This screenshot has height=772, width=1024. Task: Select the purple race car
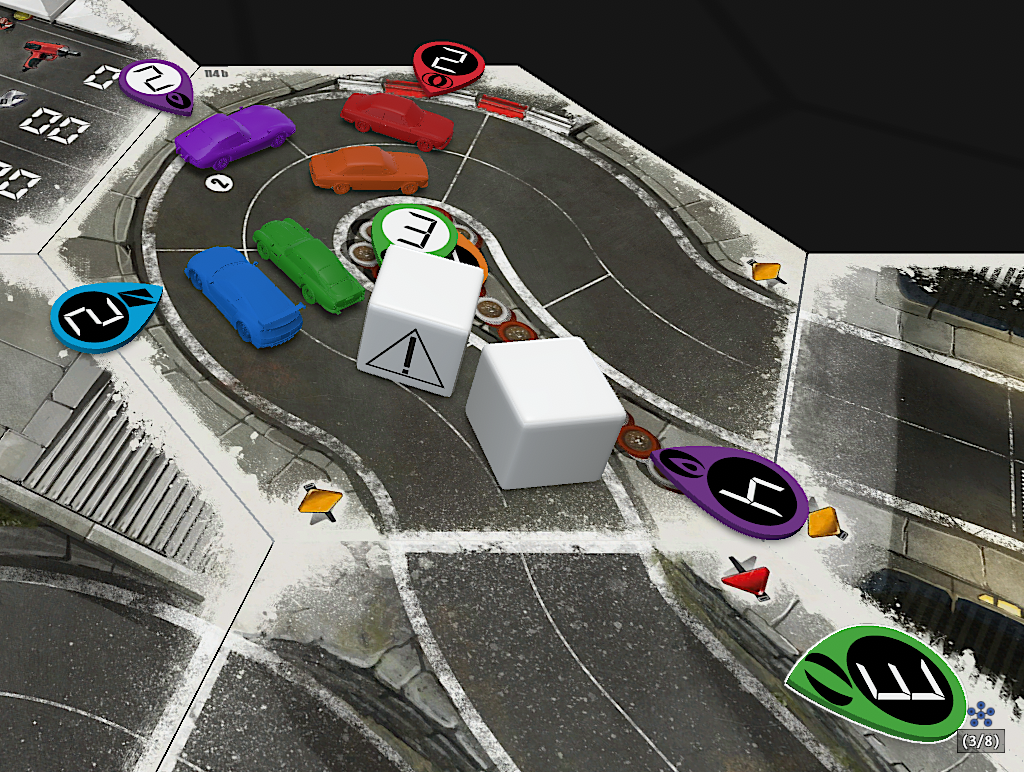(234, 134)
